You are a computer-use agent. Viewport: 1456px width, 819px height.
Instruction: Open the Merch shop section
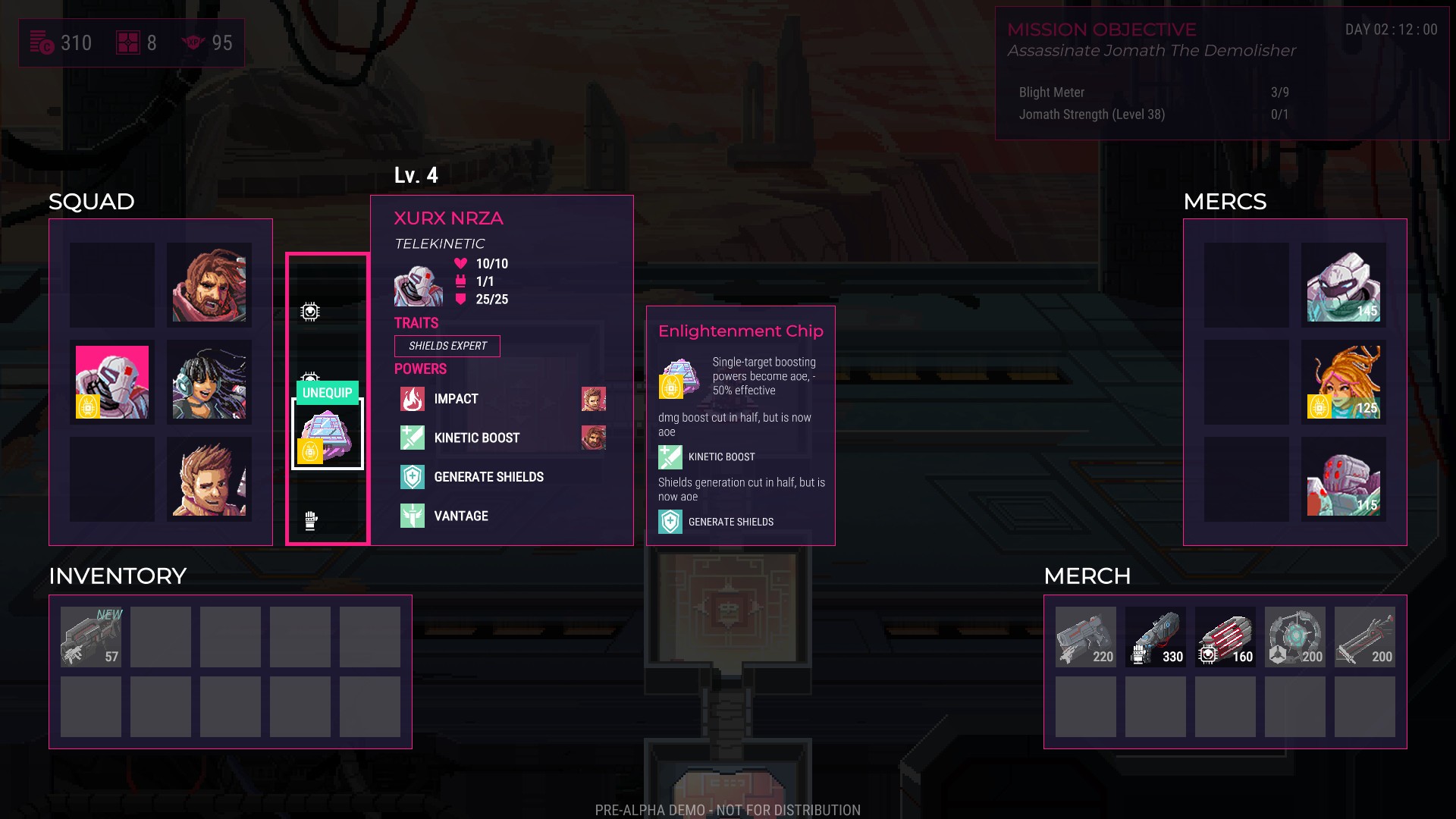[x=1087, y=576]
